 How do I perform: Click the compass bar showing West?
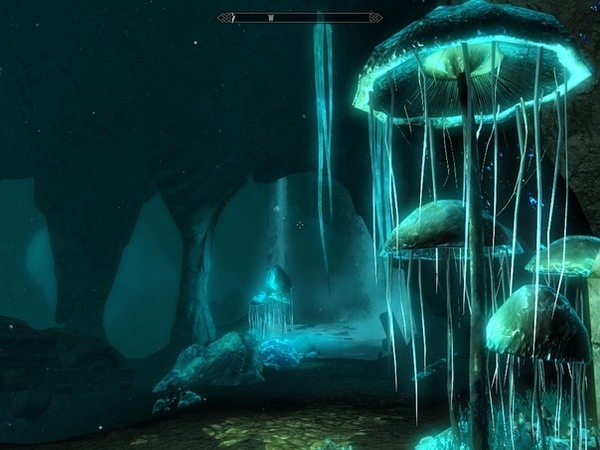300,17
